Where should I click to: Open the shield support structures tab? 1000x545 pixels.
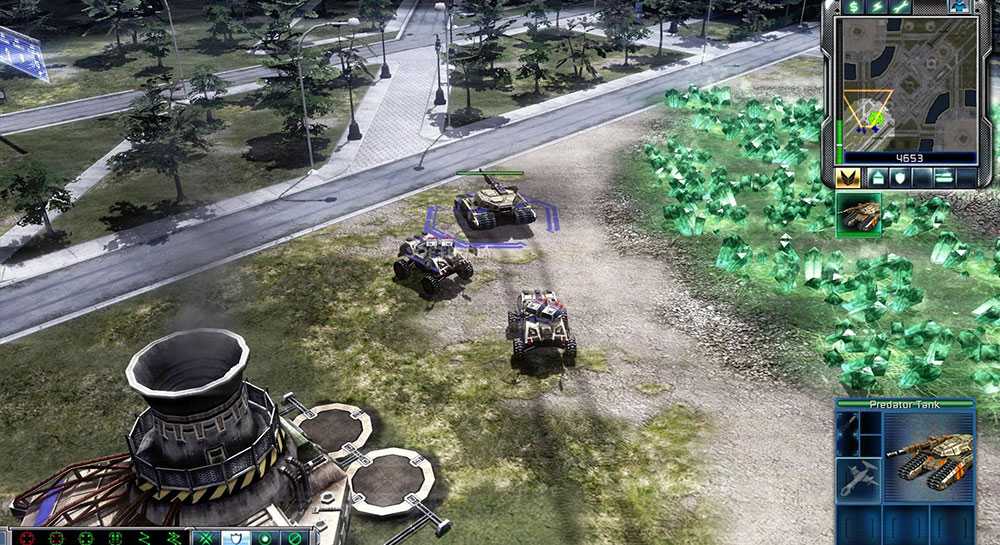[902, 178]
